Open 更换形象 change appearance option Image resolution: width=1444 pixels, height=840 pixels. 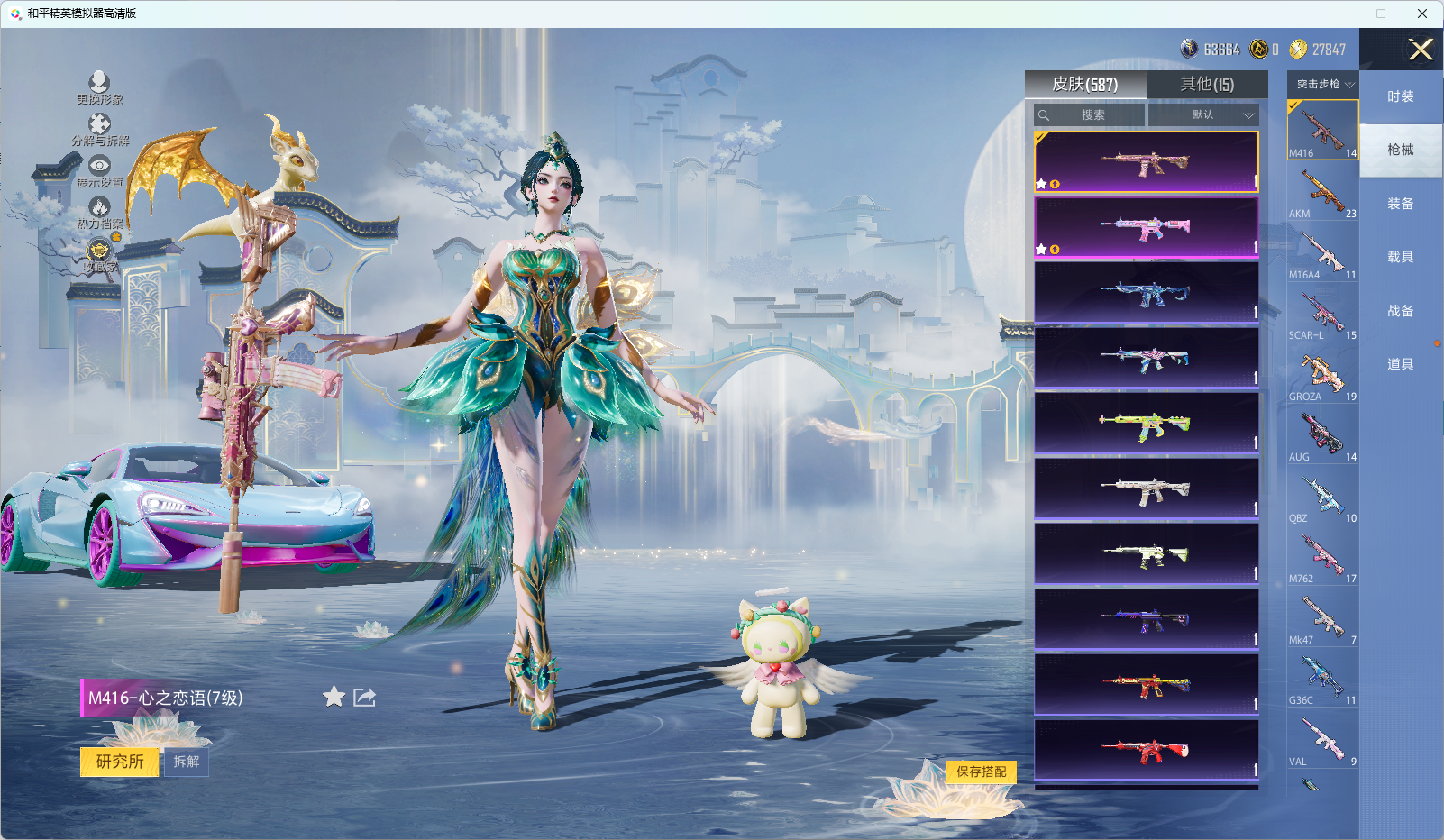coord(99,88)
